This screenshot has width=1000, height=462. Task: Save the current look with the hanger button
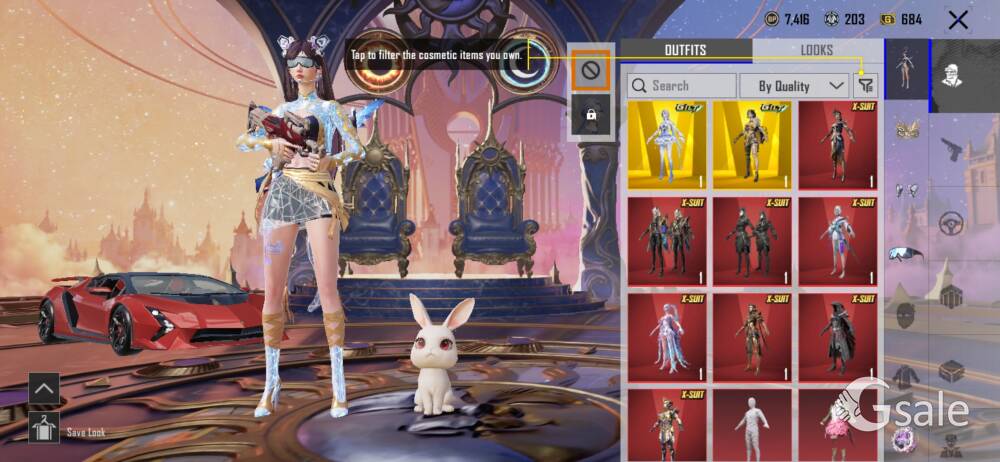(x=44, y=427)
